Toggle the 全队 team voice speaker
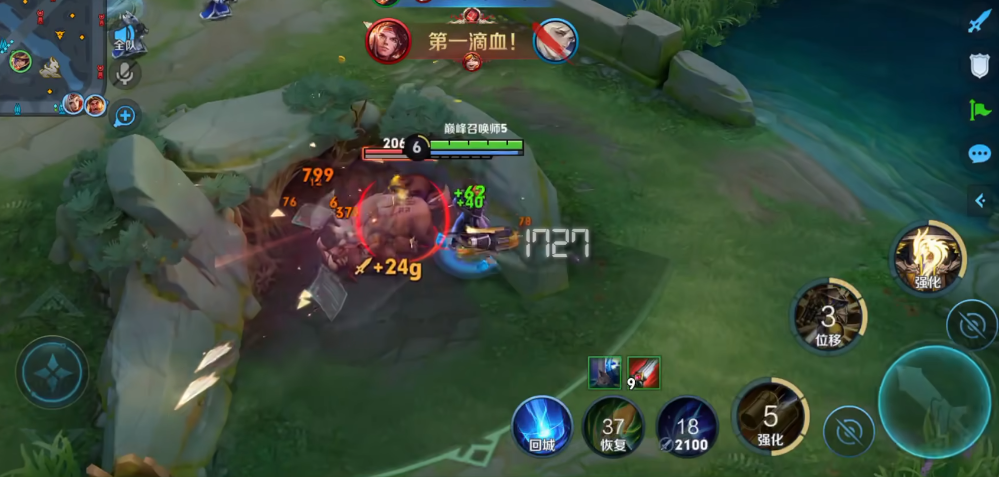Image resolution: width=999 pixels, height=477 pixels. pyautogui.click(x=126, y=38)
